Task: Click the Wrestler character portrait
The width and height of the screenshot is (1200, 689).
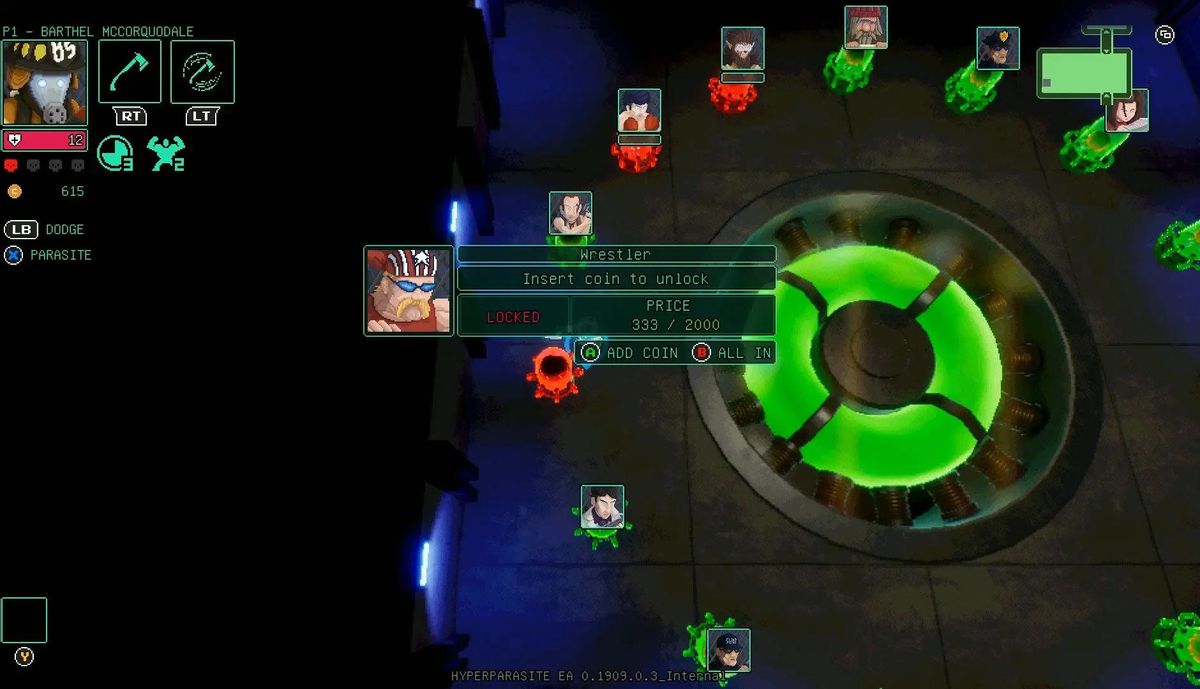Action: [408, 291]
